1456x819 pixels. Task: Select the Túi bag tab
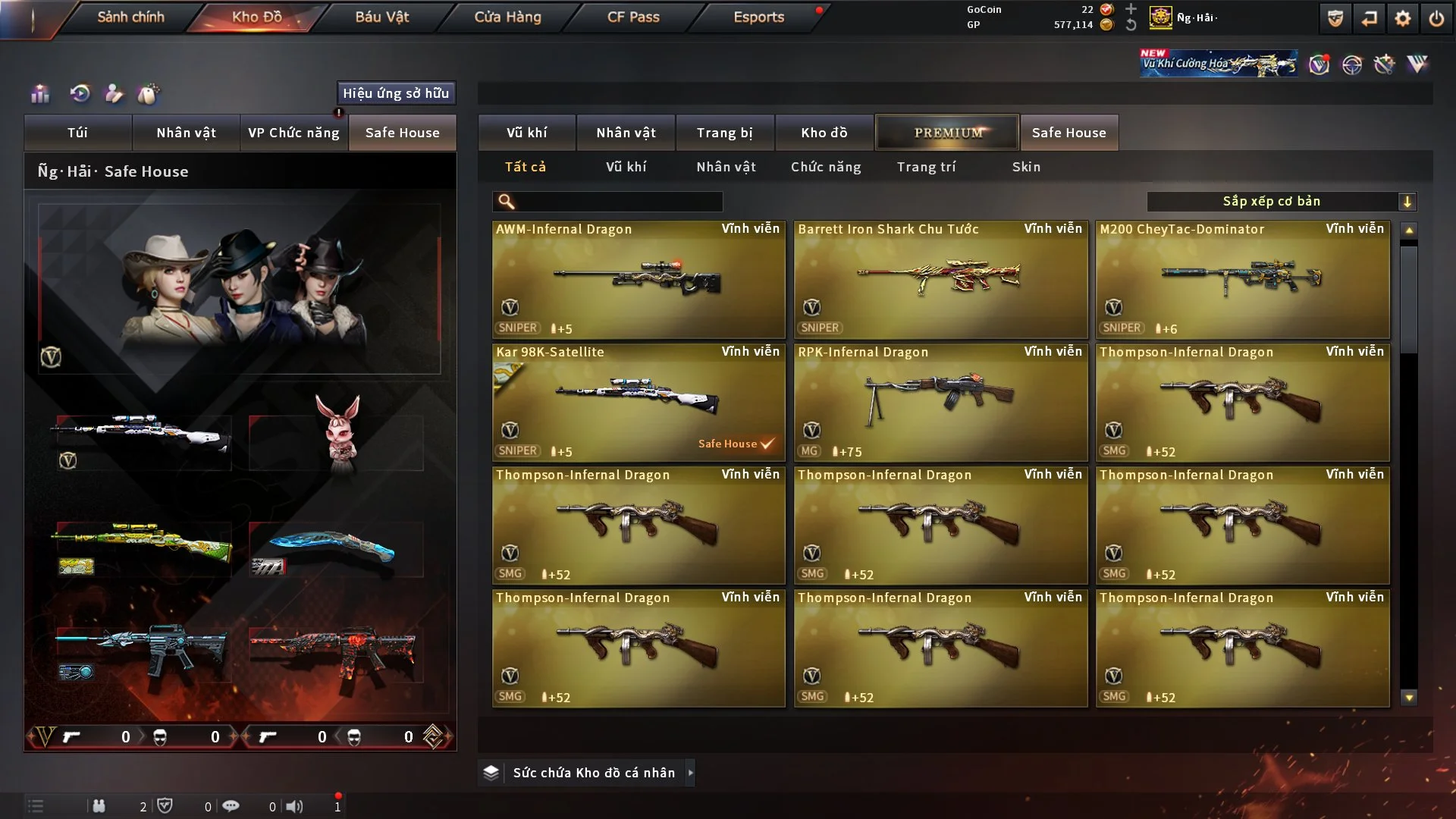[x=77, y=133]
